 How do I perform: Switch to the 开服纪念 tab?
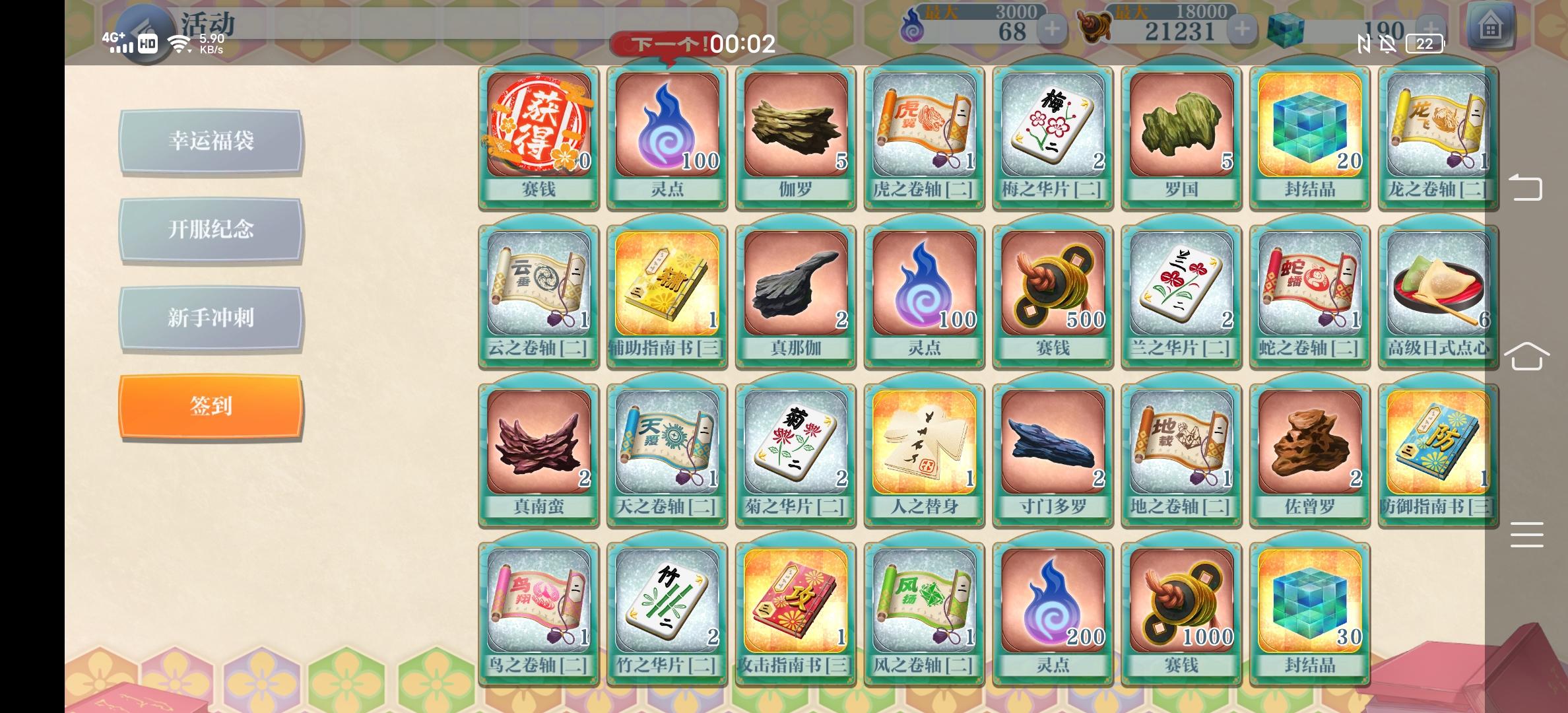(x=211, y=230)
